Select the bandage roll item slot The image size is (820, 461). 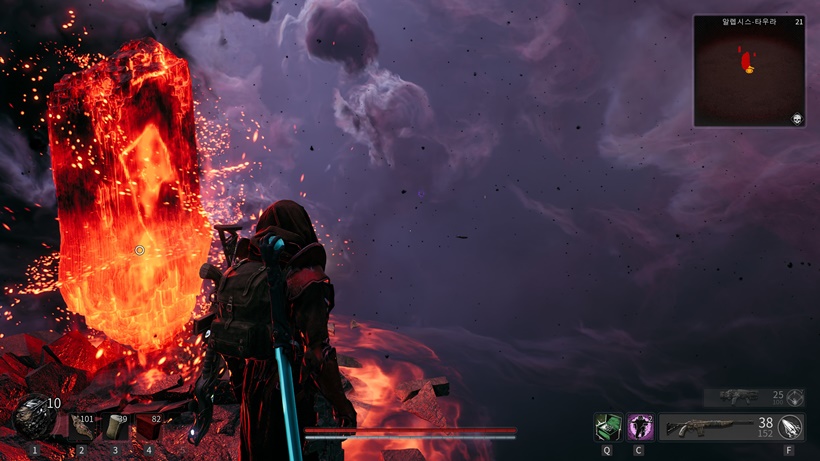pyautogui.click(x=116, y=427)
